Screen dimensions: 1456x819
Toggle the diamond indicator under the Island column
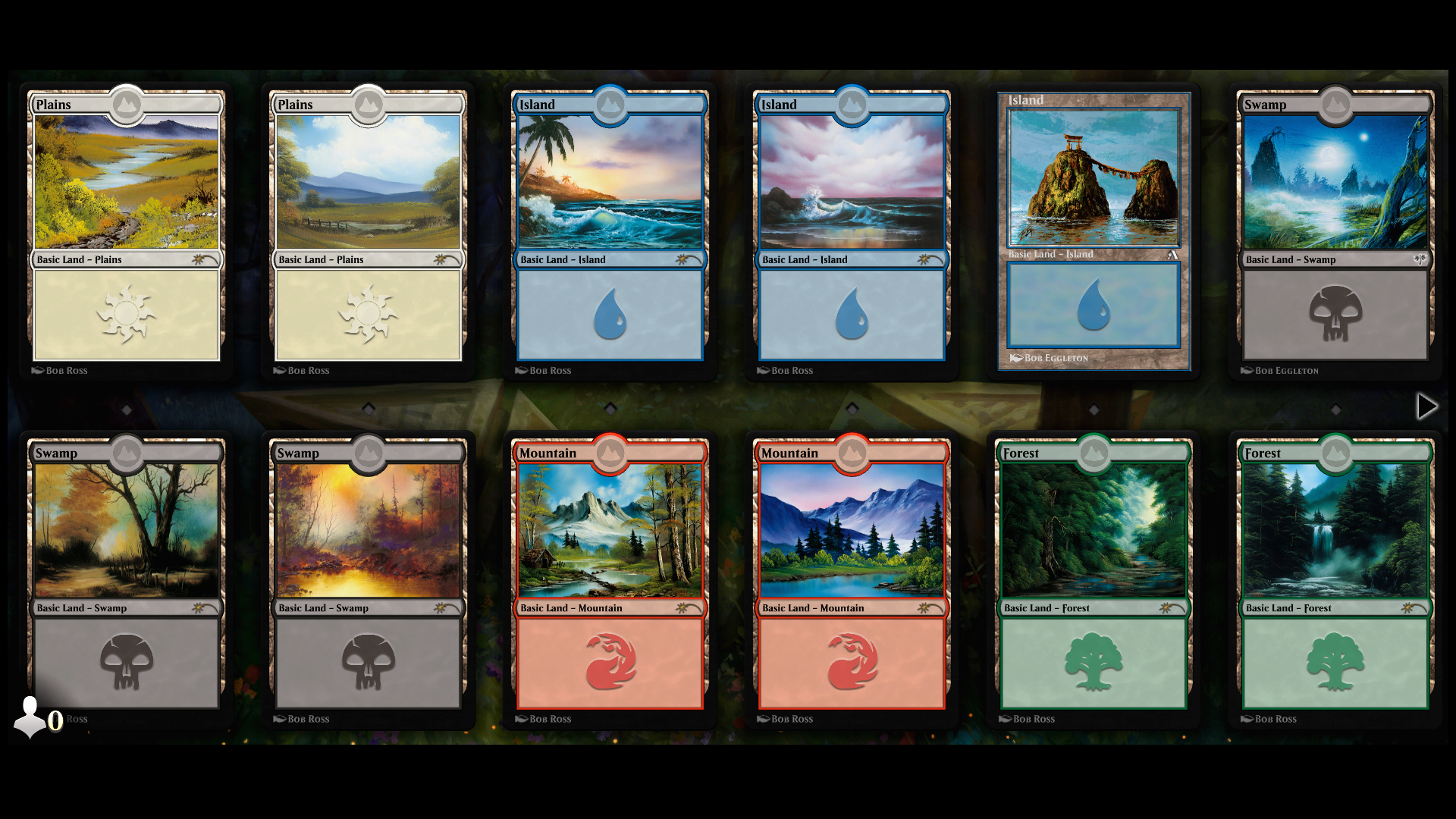(x=611, y=407)
